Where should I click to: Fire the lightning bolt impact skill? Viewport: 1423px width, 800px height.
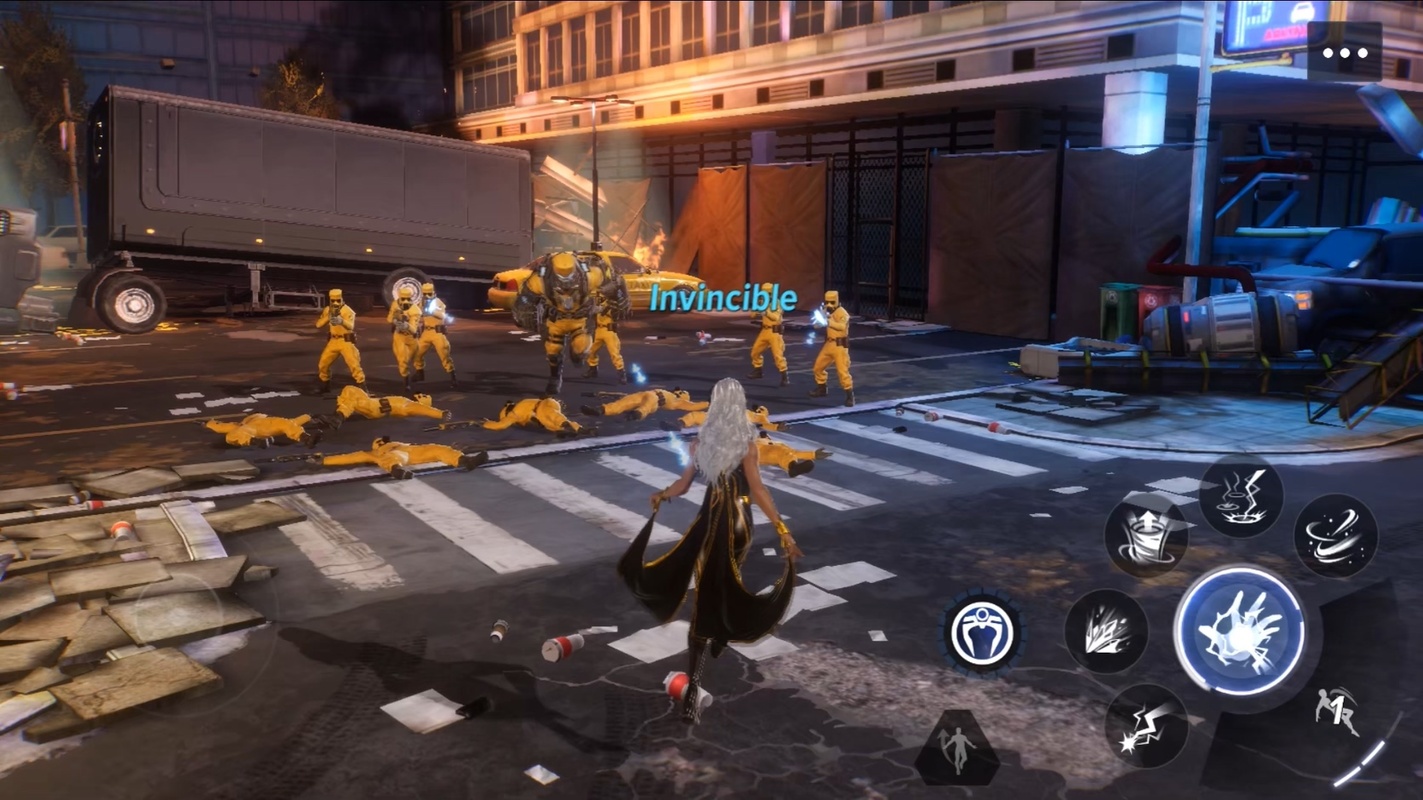1146,725
